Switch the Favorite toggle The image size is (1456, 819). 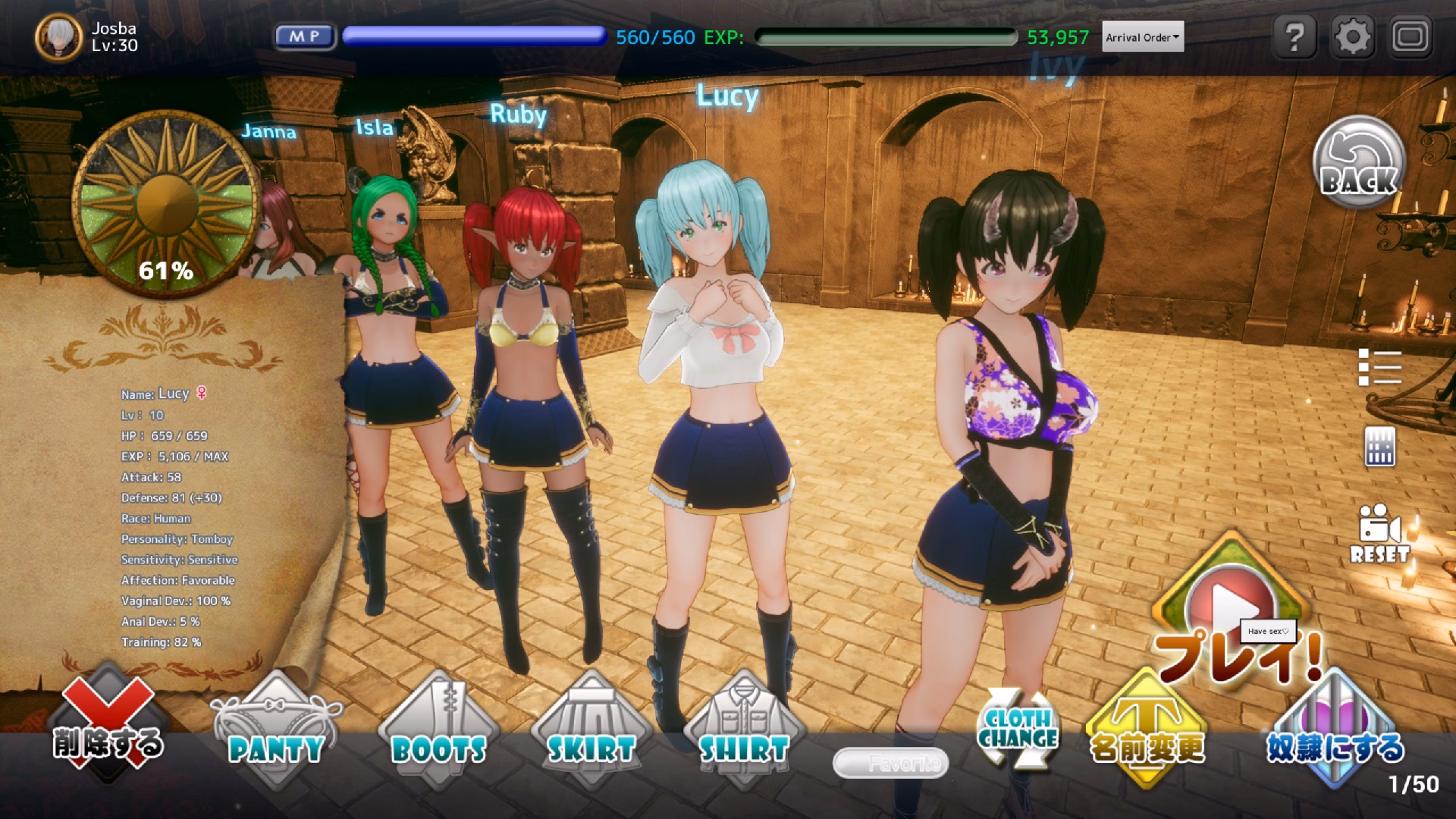click(890, 763)
